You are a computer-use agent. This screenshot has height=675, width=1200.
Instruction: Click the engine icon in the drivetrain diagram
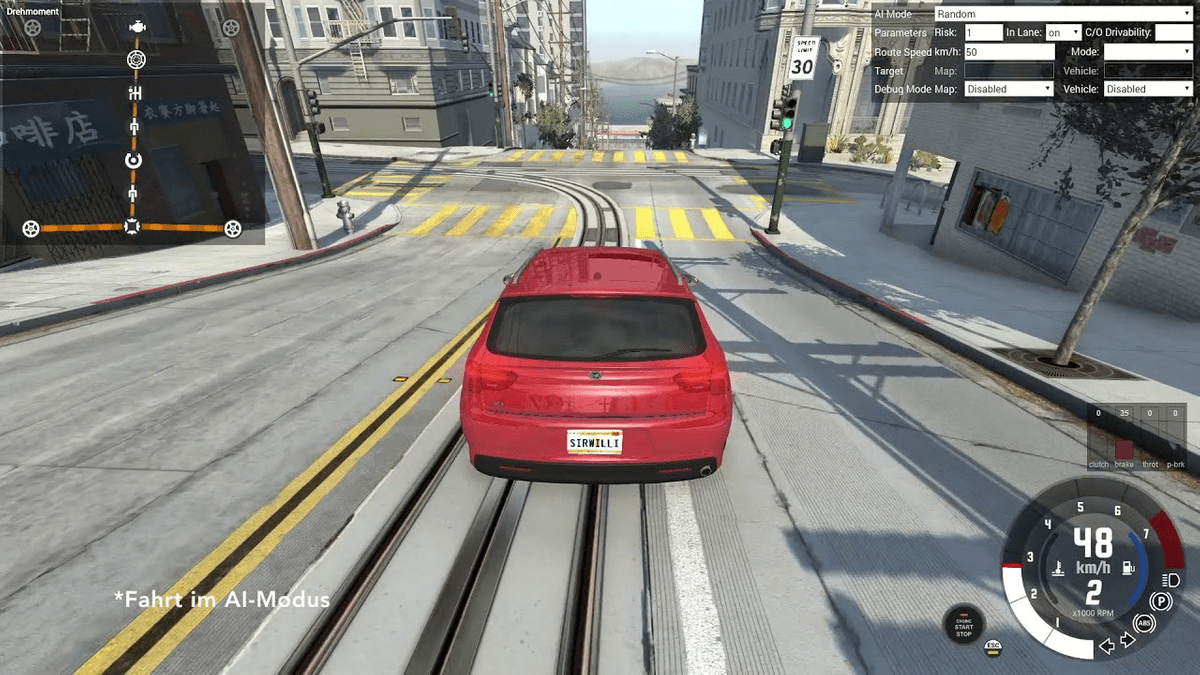click(x=137, y=27)
